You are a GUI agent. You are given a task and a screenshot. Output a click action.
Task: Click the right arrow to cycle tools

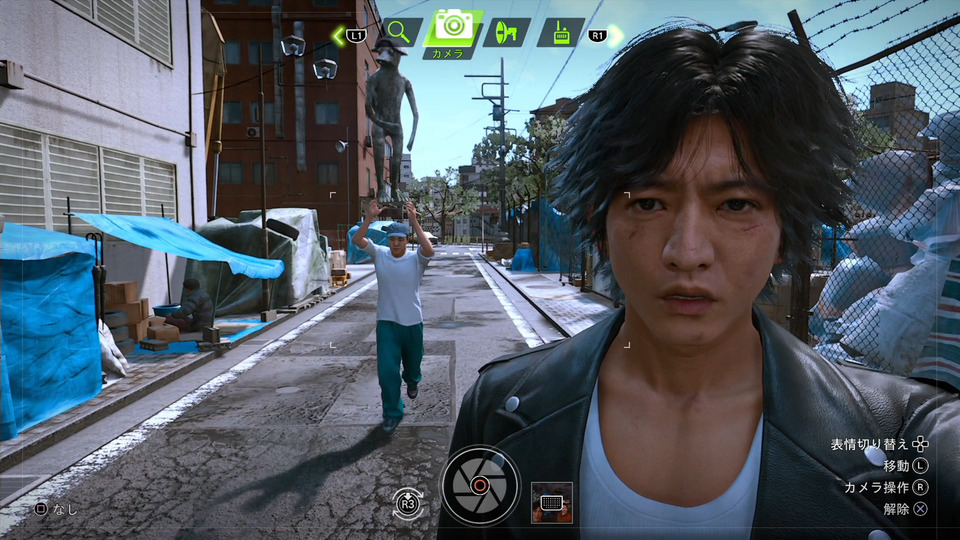[x=614, y=35]
